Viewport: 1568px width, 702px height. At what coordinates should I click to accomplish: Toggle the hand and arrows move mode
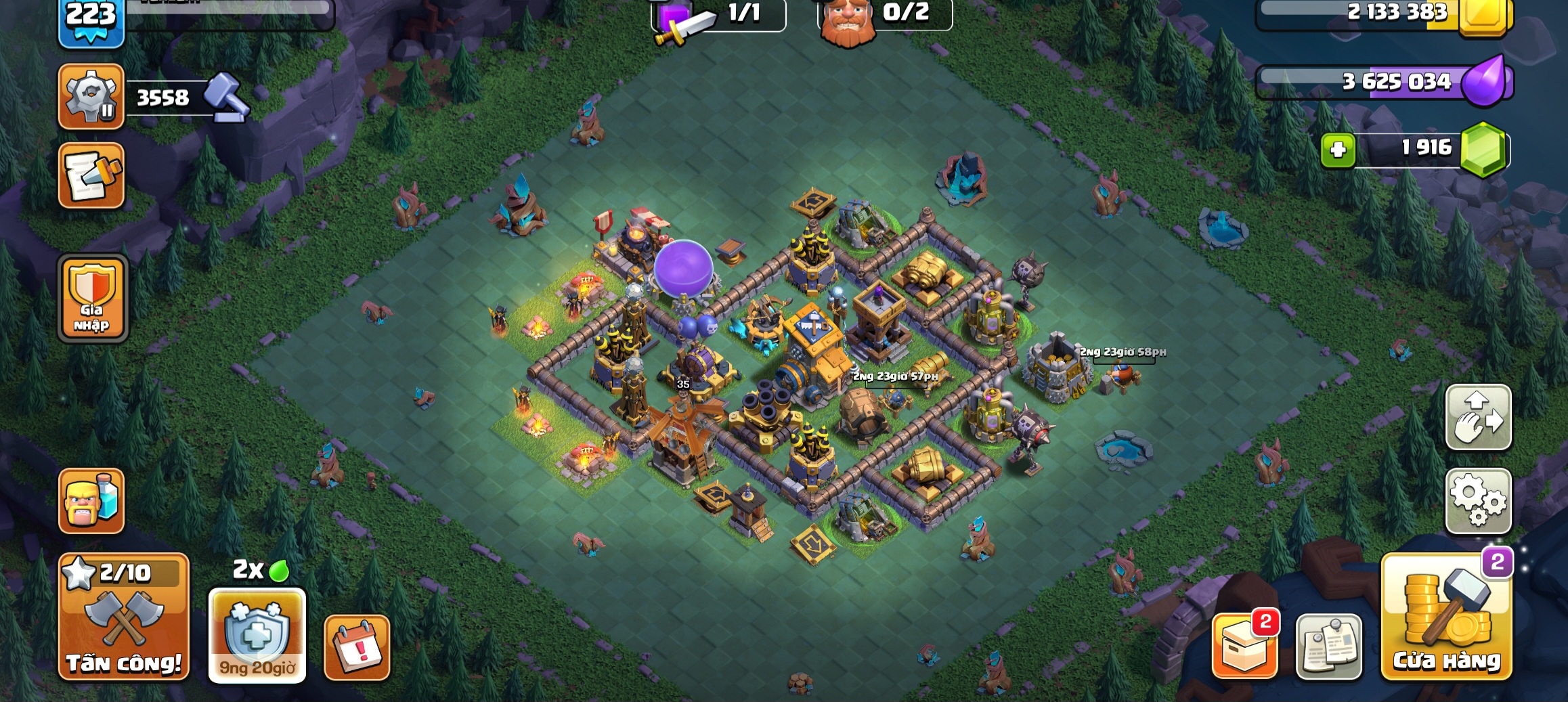point(1478,417)
